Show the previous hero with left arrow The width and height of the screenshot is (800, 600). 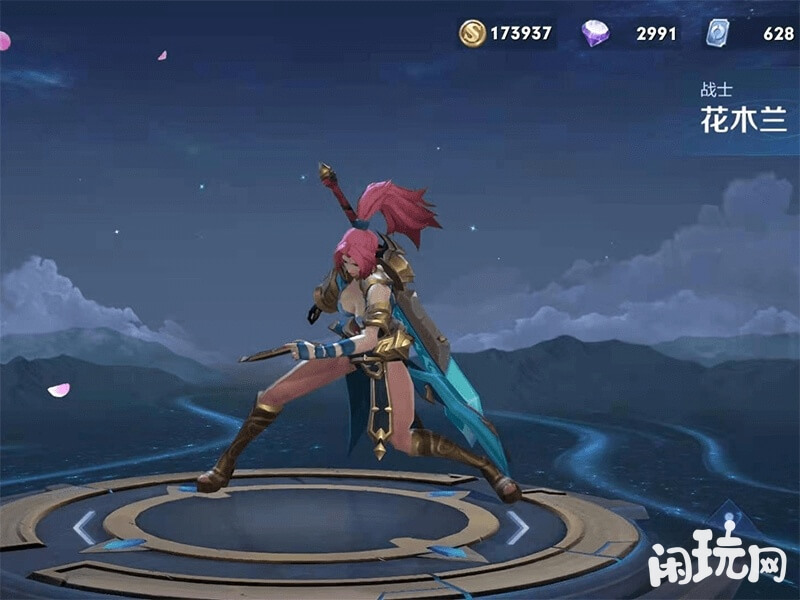[85, 527]
